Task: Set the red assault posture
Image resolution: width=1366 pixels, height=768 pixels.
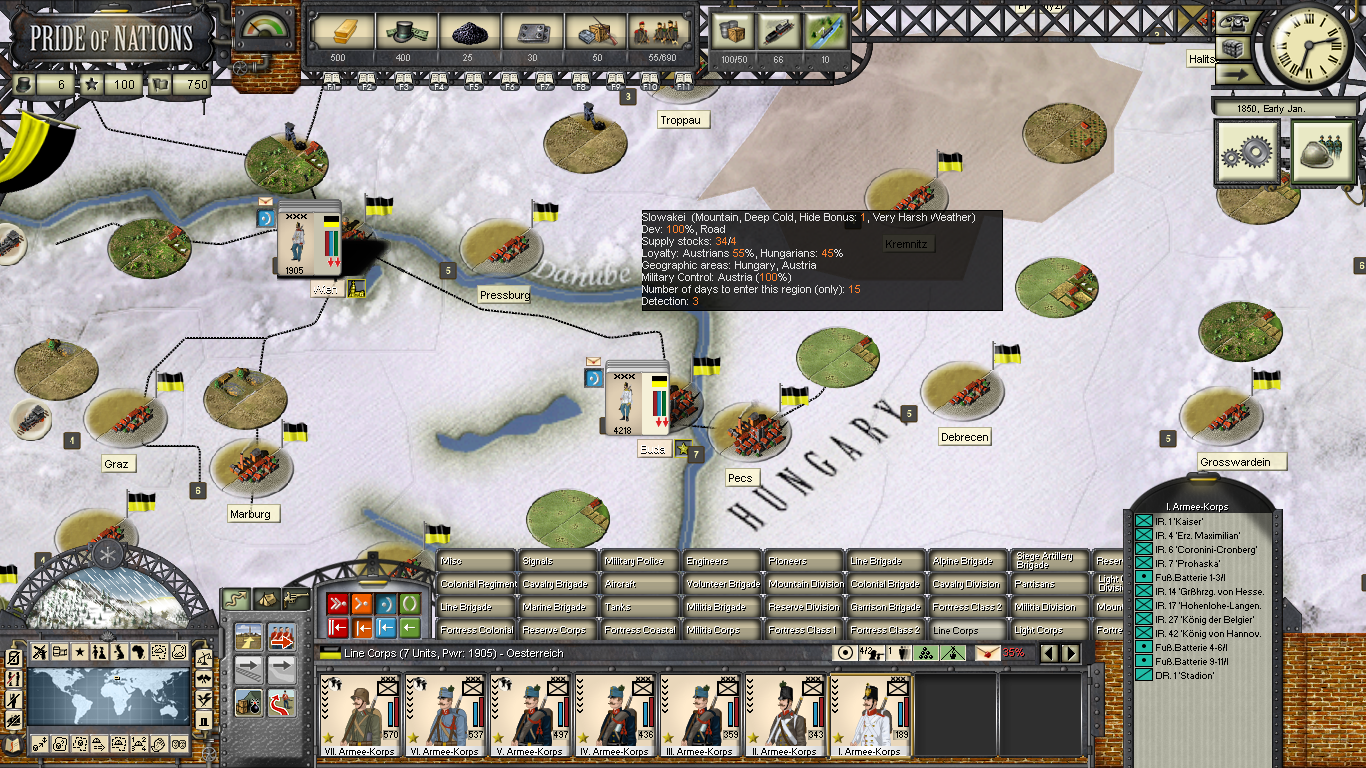Action: (x=337, y=603)
